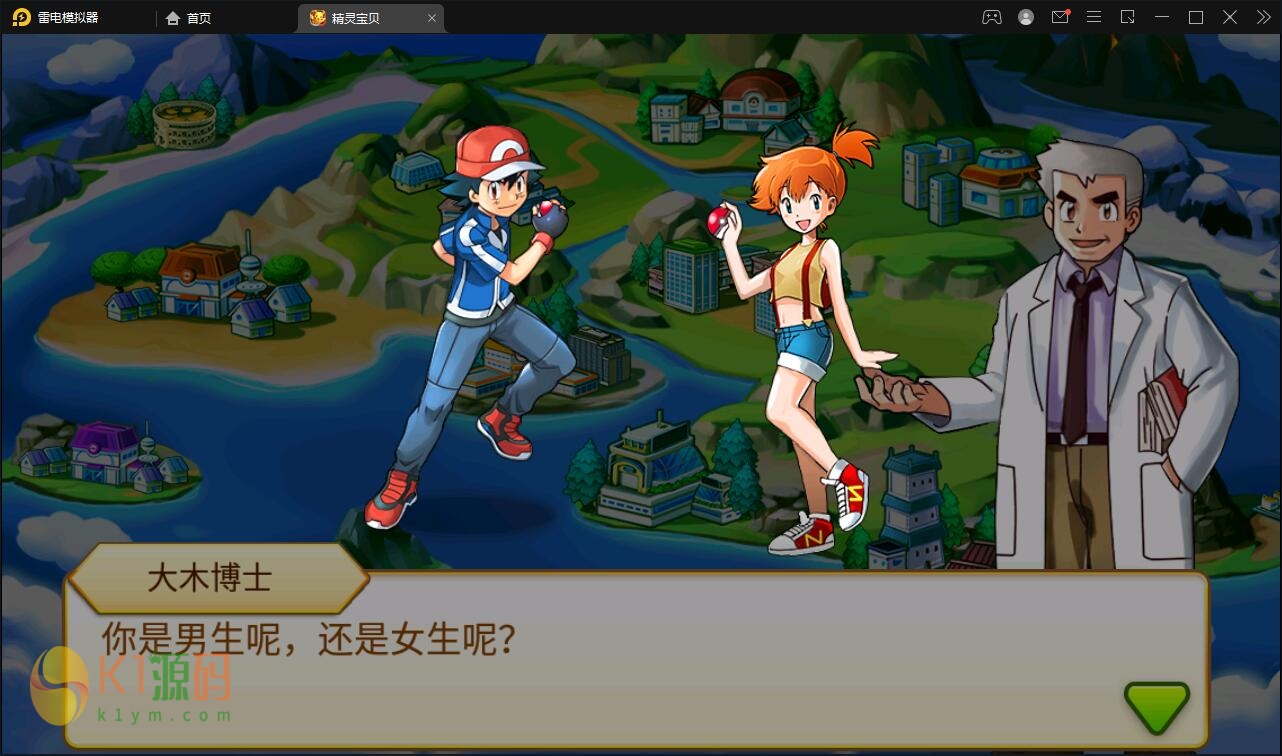The height and width of the screenshot is (756, 1282).
Task: Open the hamburger settings menu icon
Action: tap(1094, 17)
